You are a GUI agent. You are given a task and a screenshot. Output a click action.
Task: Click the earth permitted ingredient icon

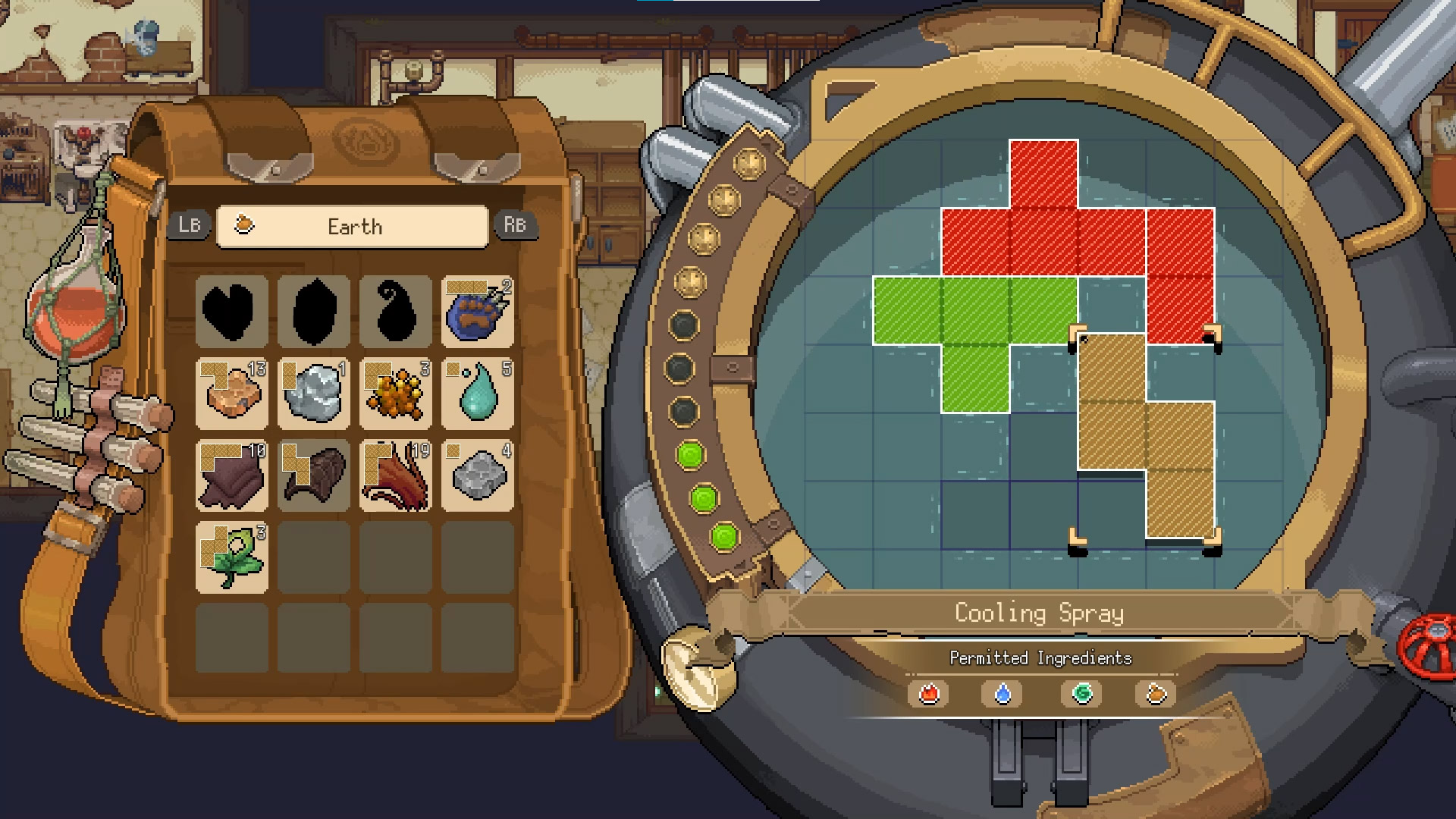pos(1155,694)
